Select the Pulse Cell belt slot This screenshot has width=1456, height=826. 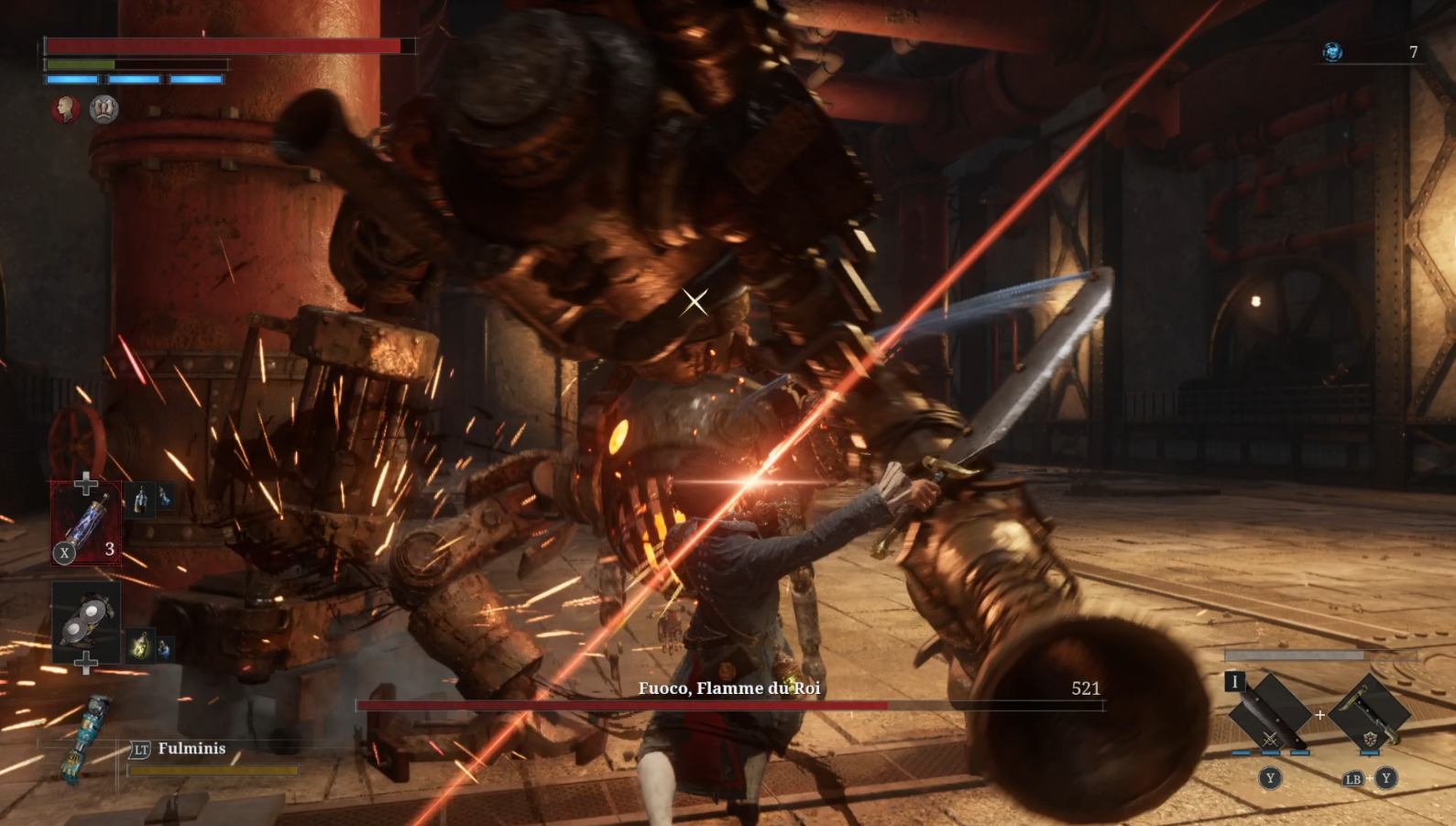click(86, 523)
